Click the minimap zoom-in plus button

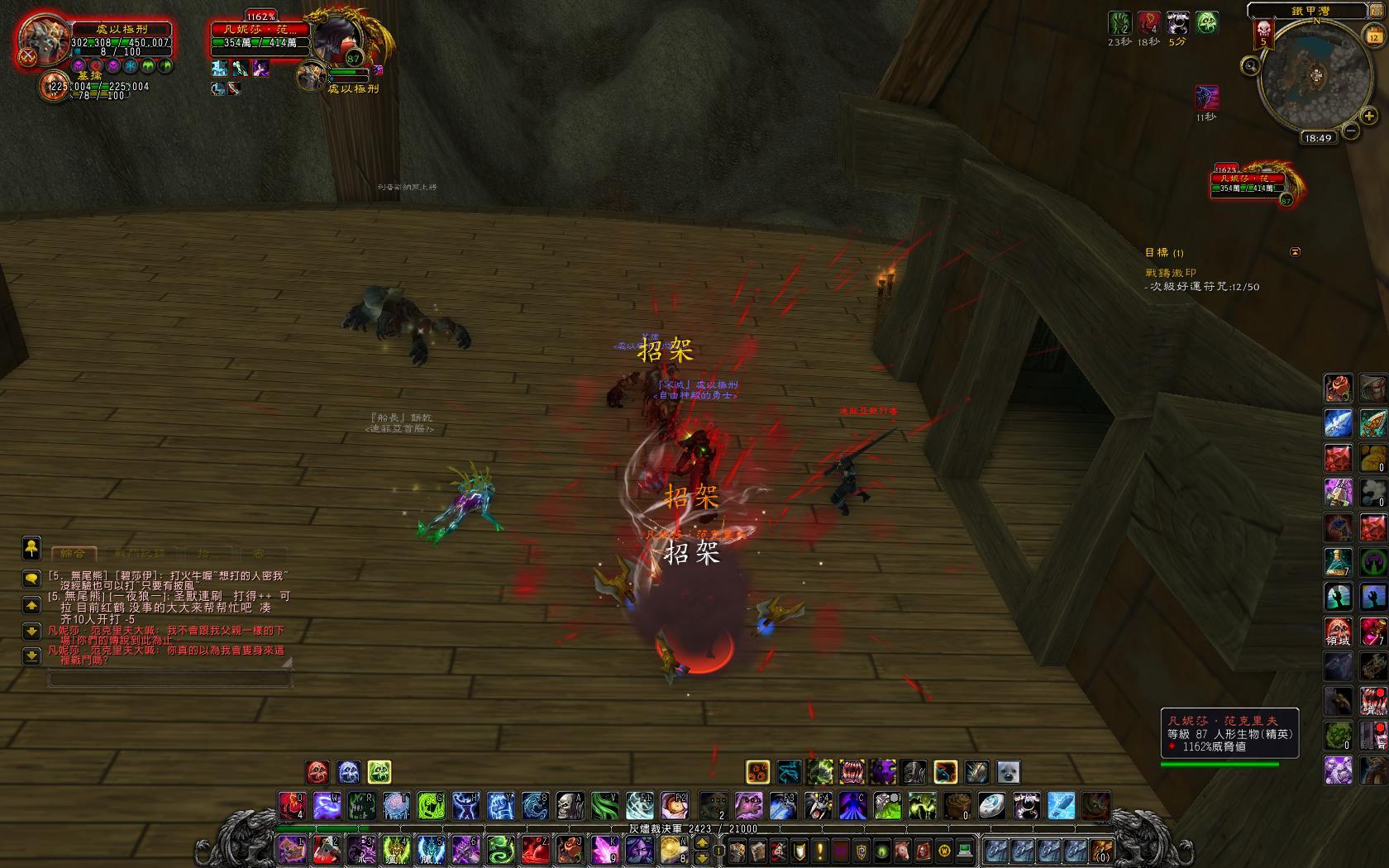pyautogui.click(x=1369, y=117)
